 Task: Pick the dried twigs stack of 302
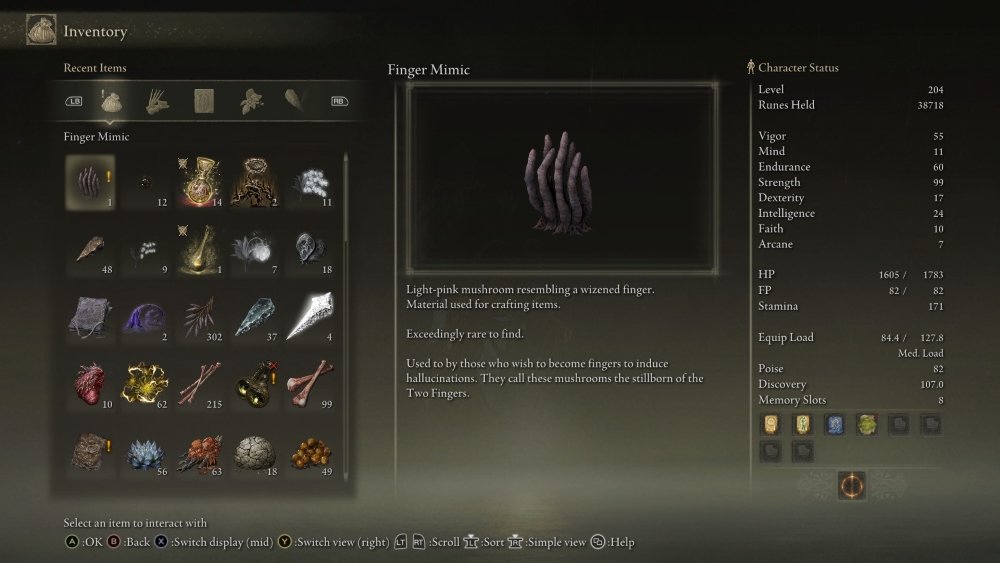click(200, 316)
